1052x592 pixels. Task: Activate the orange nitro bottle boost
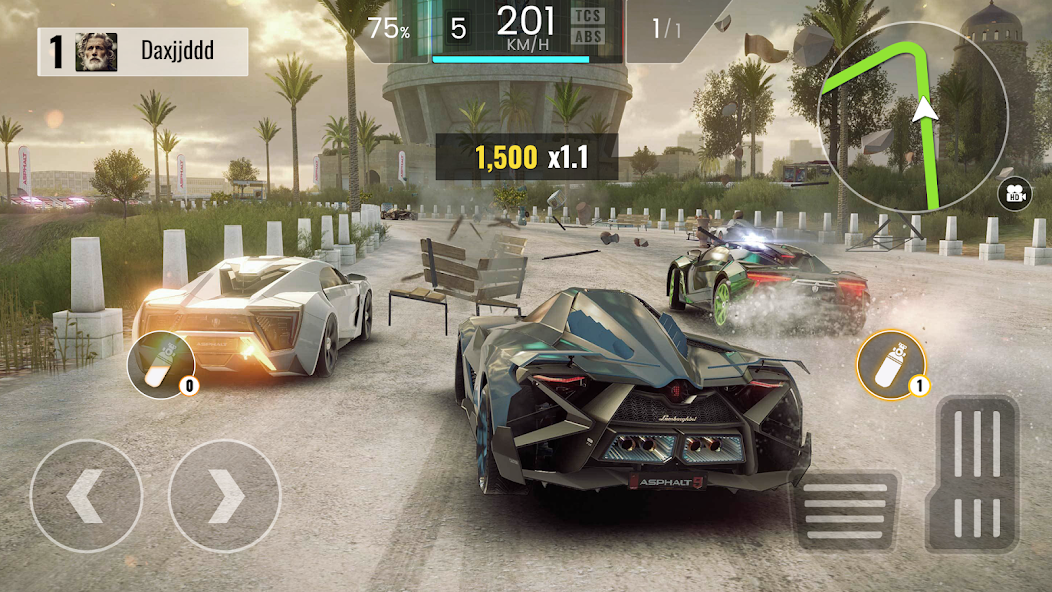[x=890, y=362]
